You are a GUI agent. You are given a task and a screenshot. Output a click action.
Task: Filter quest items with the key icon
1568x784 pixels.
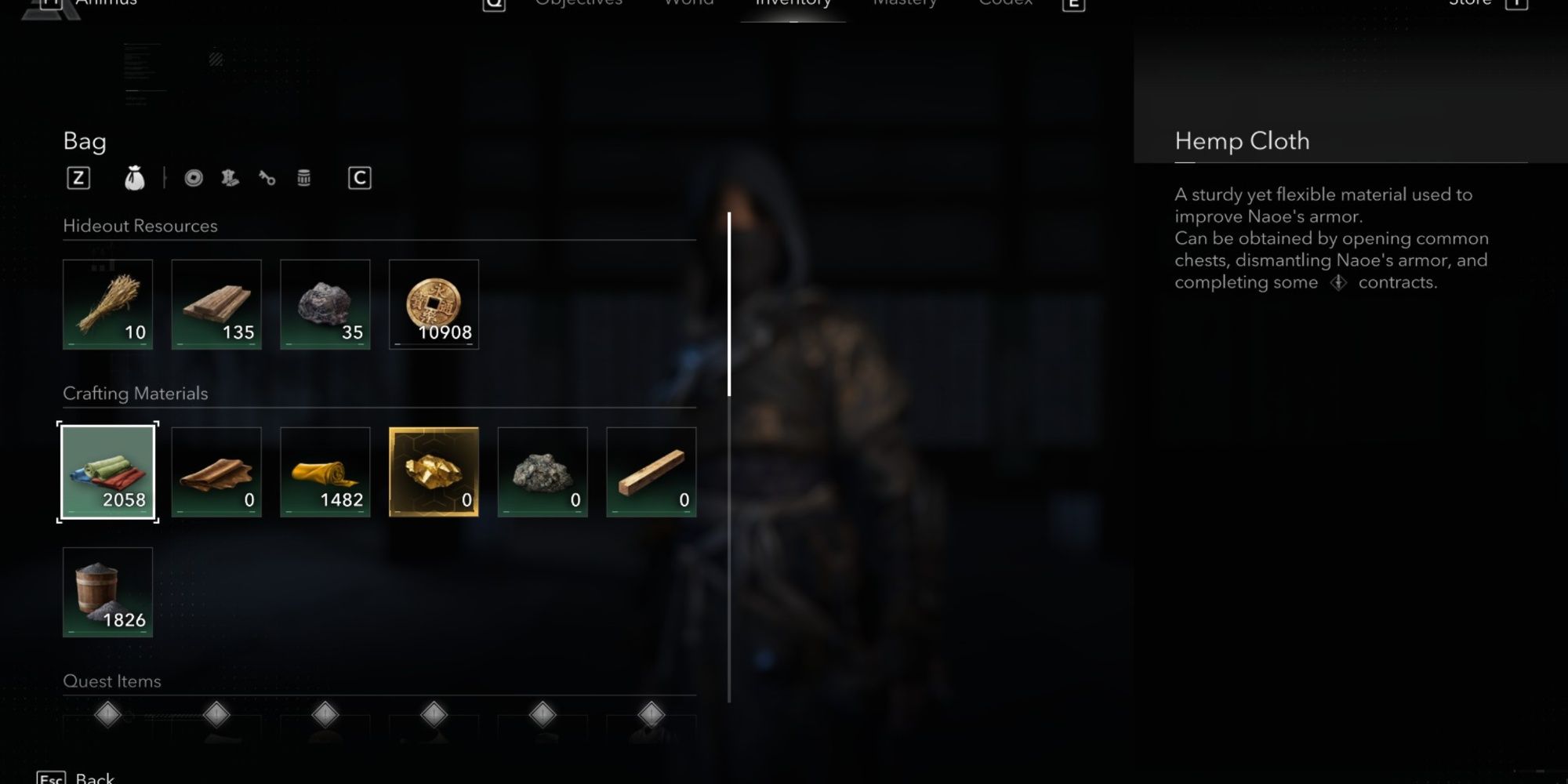point(267,177)
